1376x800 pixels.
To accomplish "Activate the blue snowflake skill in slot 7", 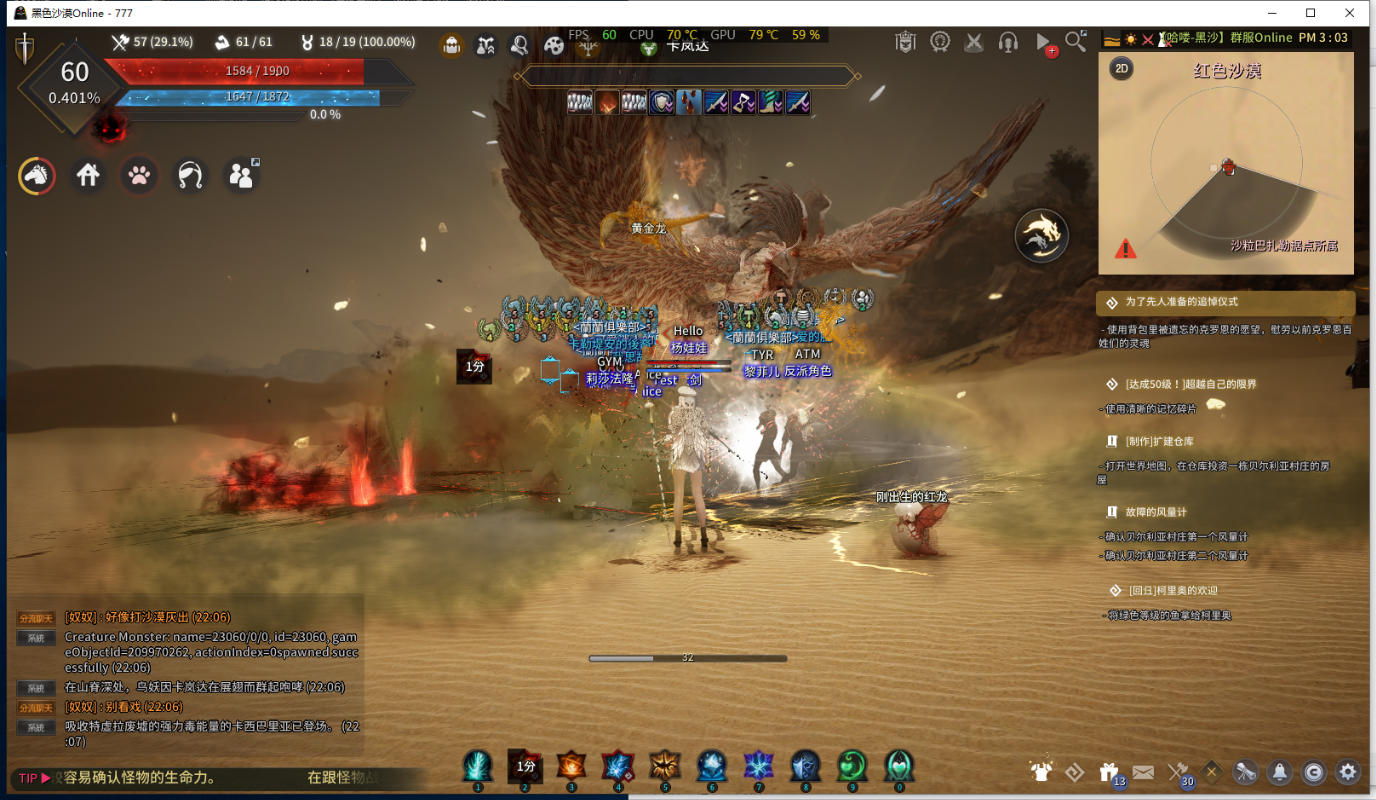I will point(758,767).
